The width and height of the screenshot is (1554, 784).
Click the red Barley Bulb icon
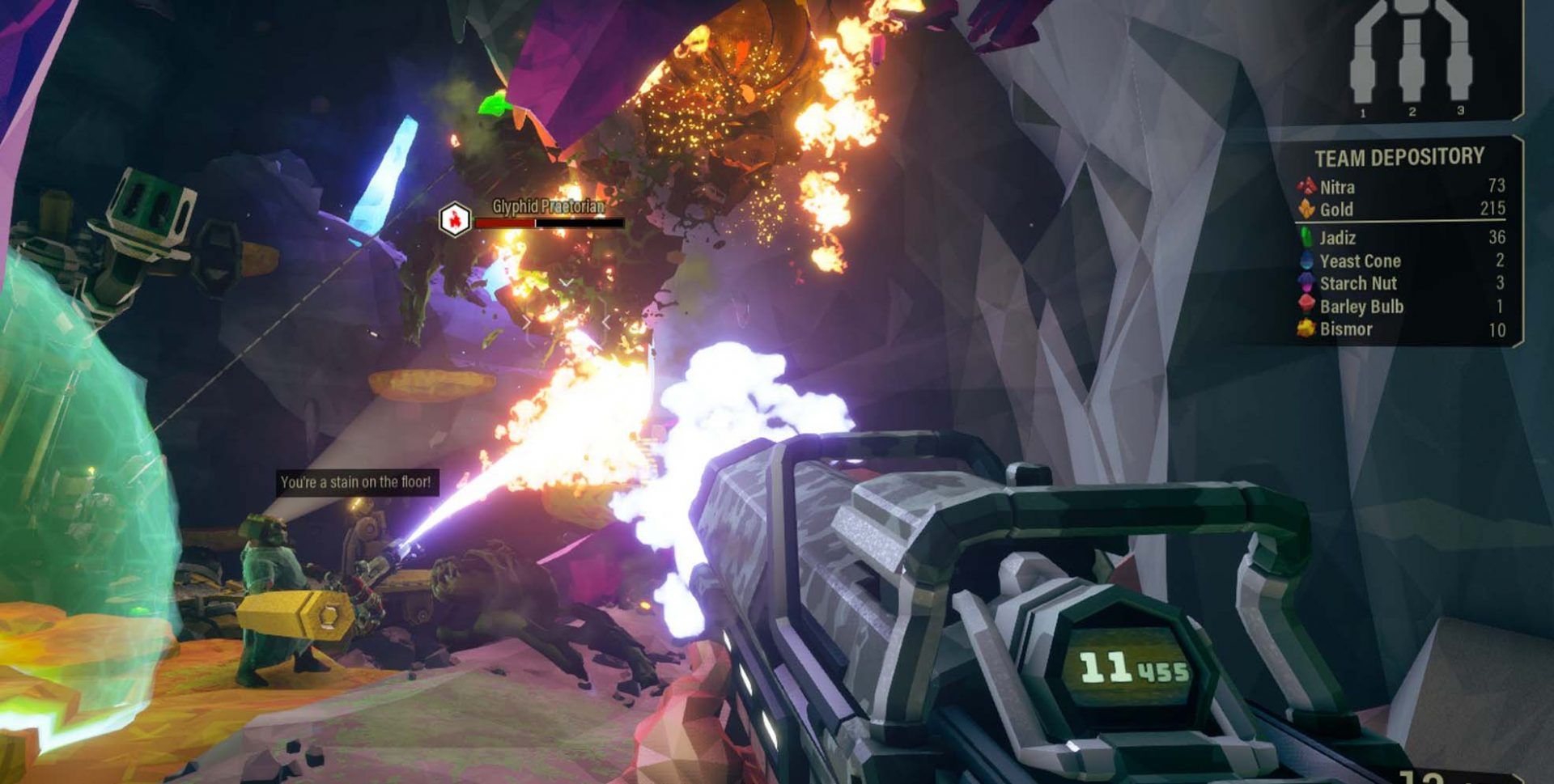(1306, 306)
